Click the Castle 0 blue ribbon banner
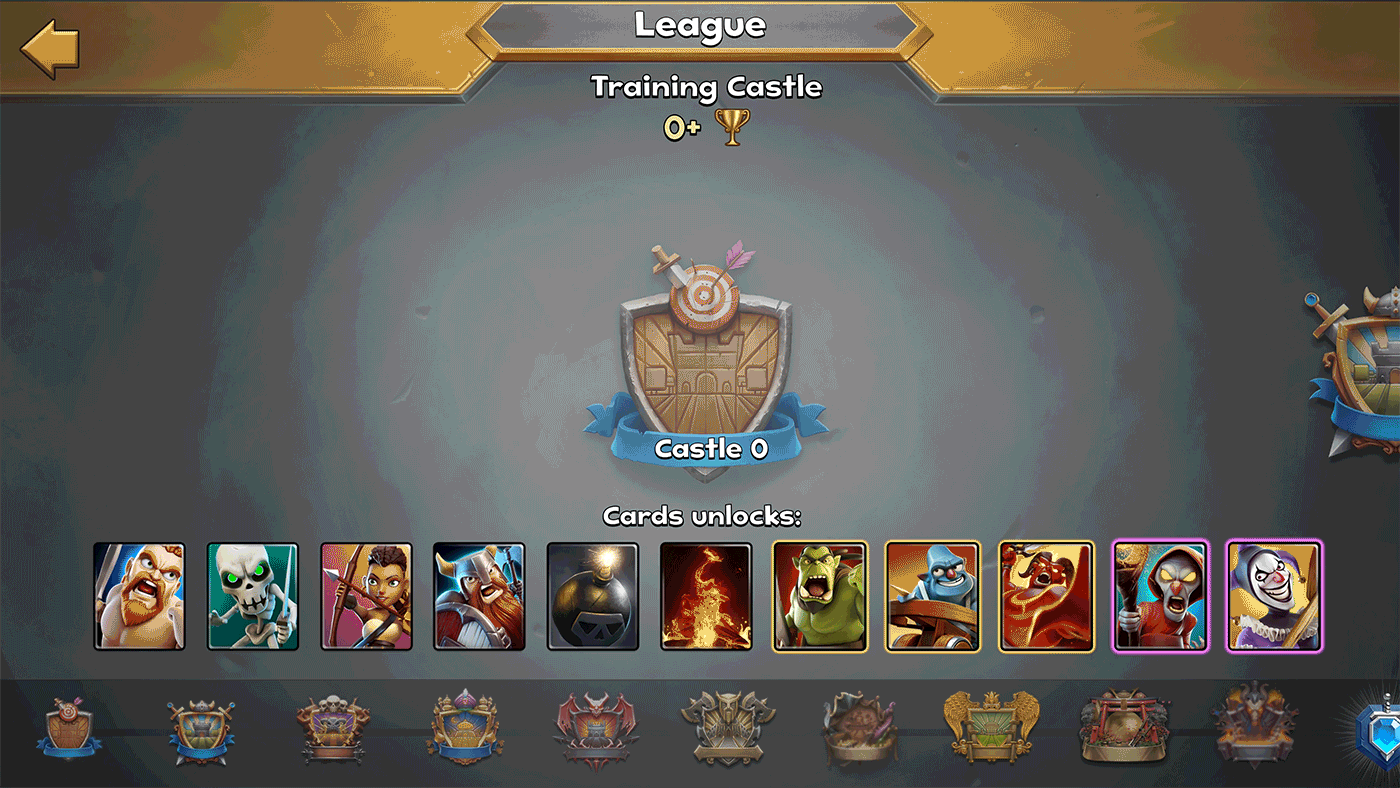 700,448
